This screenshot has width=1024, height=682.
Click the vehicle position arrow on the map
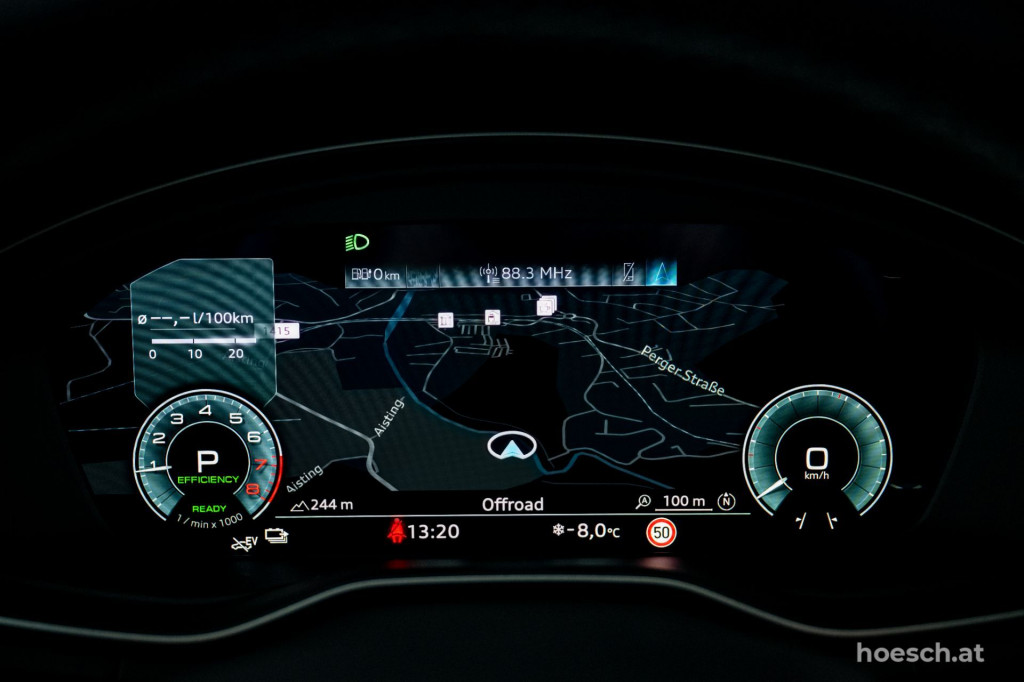tap(512, 446)
